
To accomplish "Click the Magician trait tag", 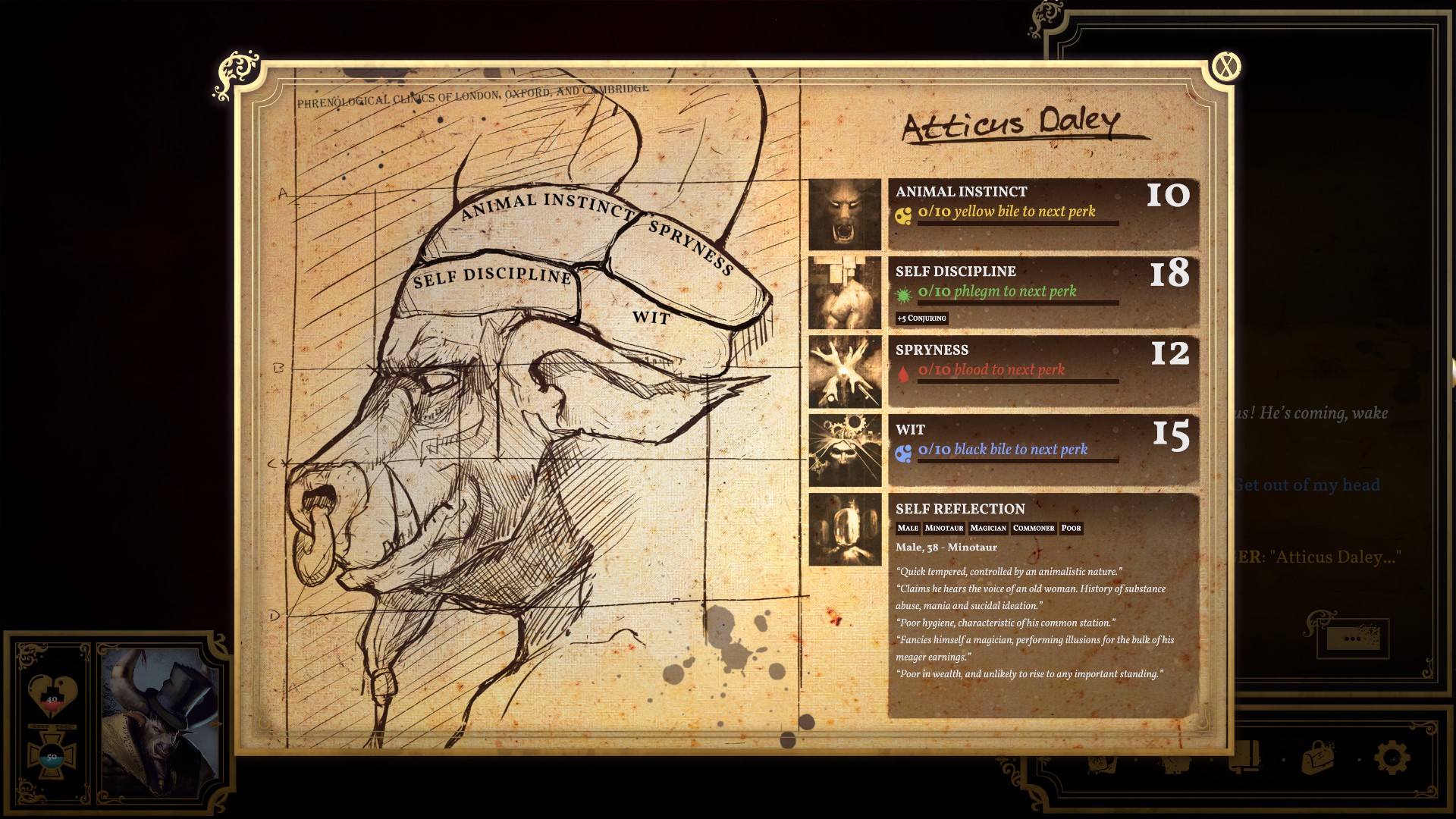I will [x=988, y=528].
